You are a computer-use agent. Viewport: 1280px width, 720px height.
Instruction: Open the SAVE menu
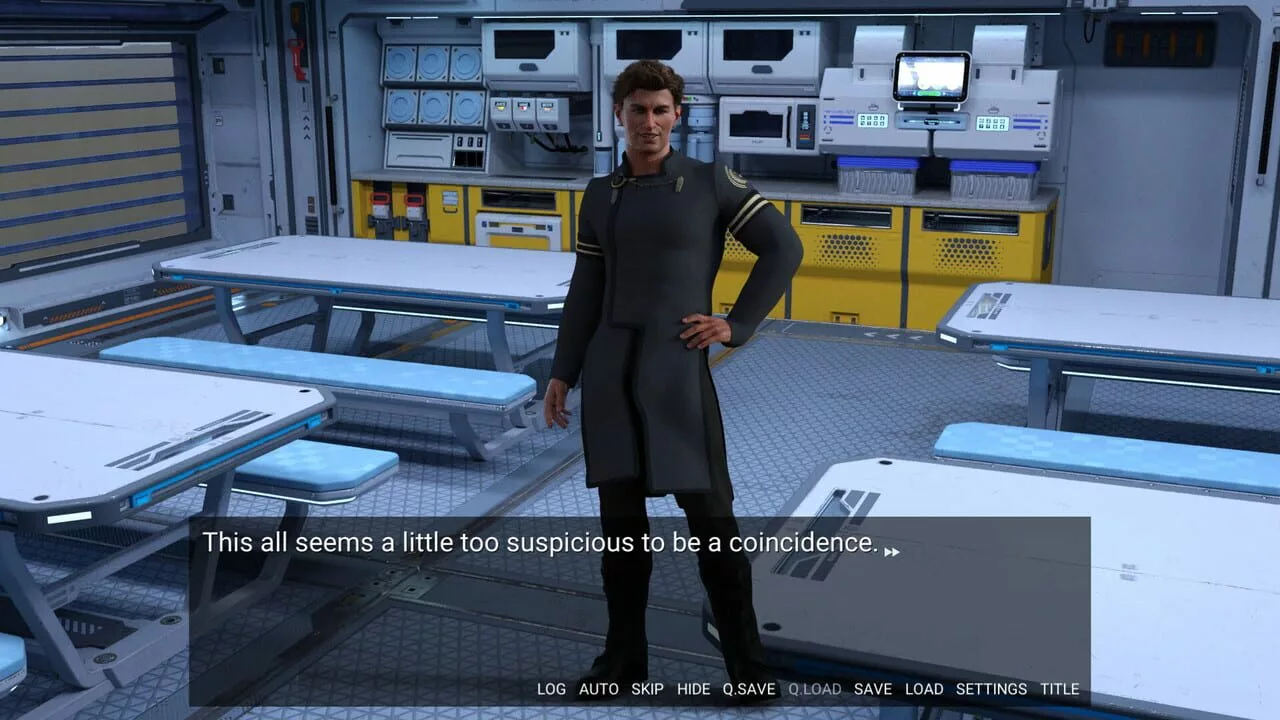[872, 689]
